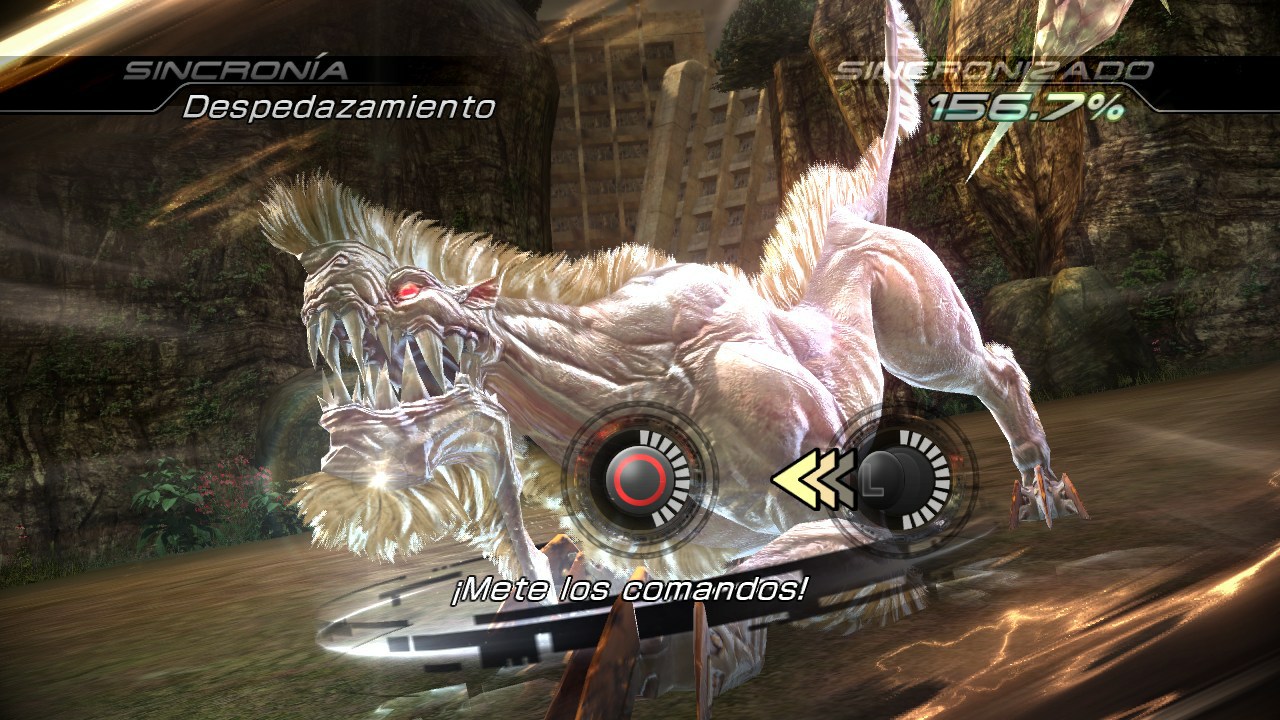Select the left-pointing triple arrow indicator
1280x720 pixels.
(815, 480)
